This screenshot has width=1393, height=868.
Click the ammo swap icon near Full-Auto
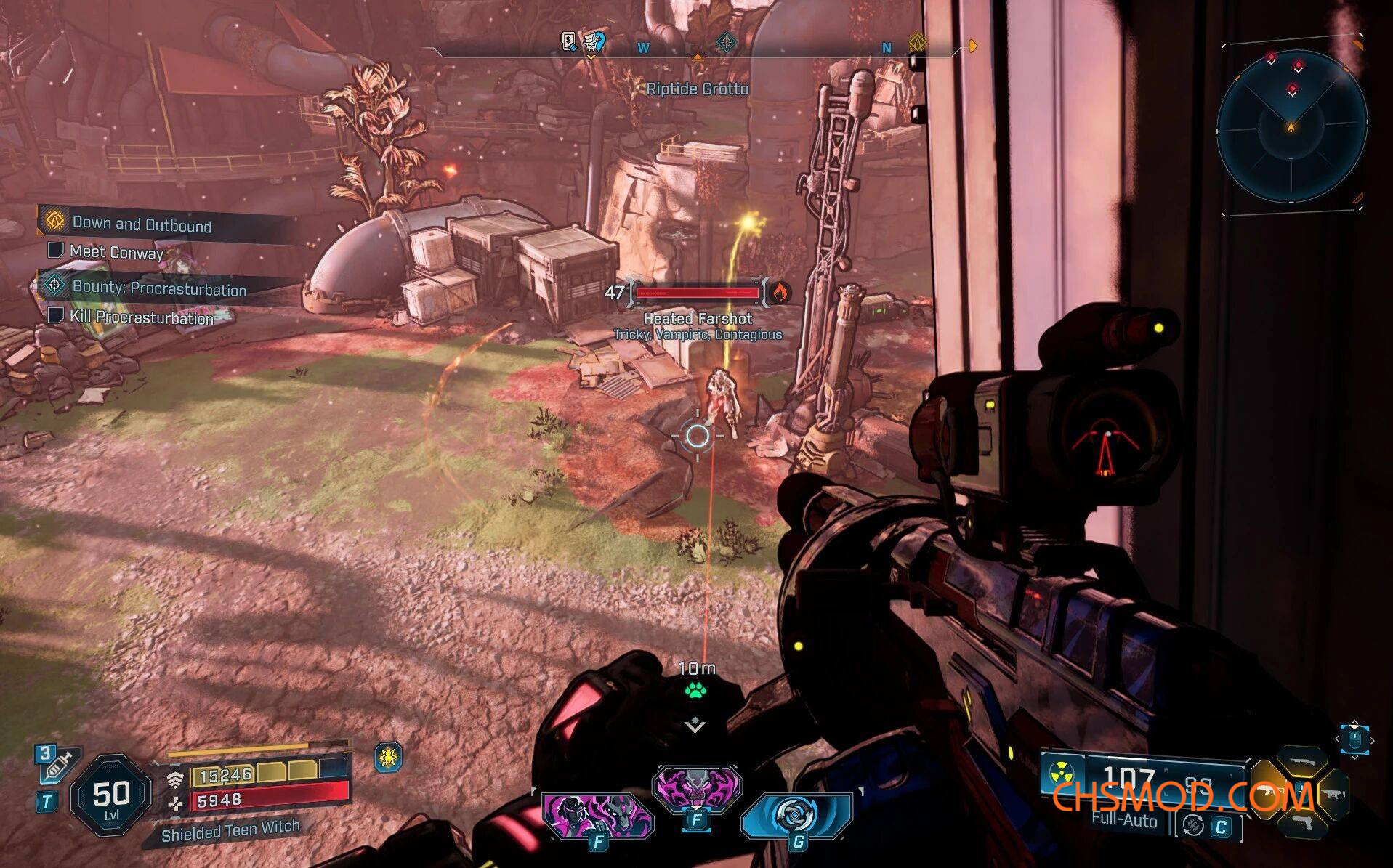1192,826
